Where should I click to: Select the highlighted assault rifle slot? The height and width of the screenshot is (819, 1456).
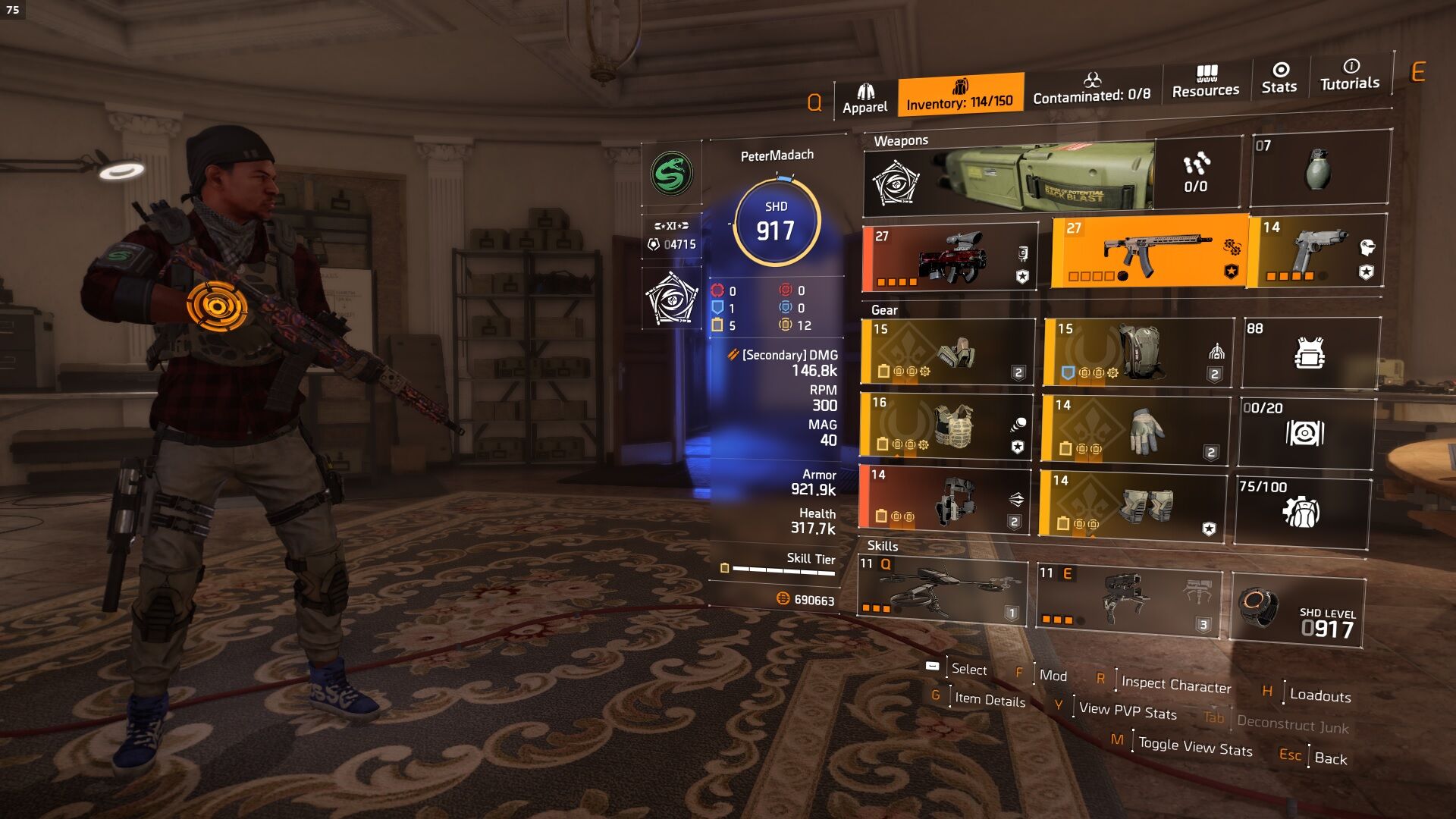click(x=1149, y=251)
